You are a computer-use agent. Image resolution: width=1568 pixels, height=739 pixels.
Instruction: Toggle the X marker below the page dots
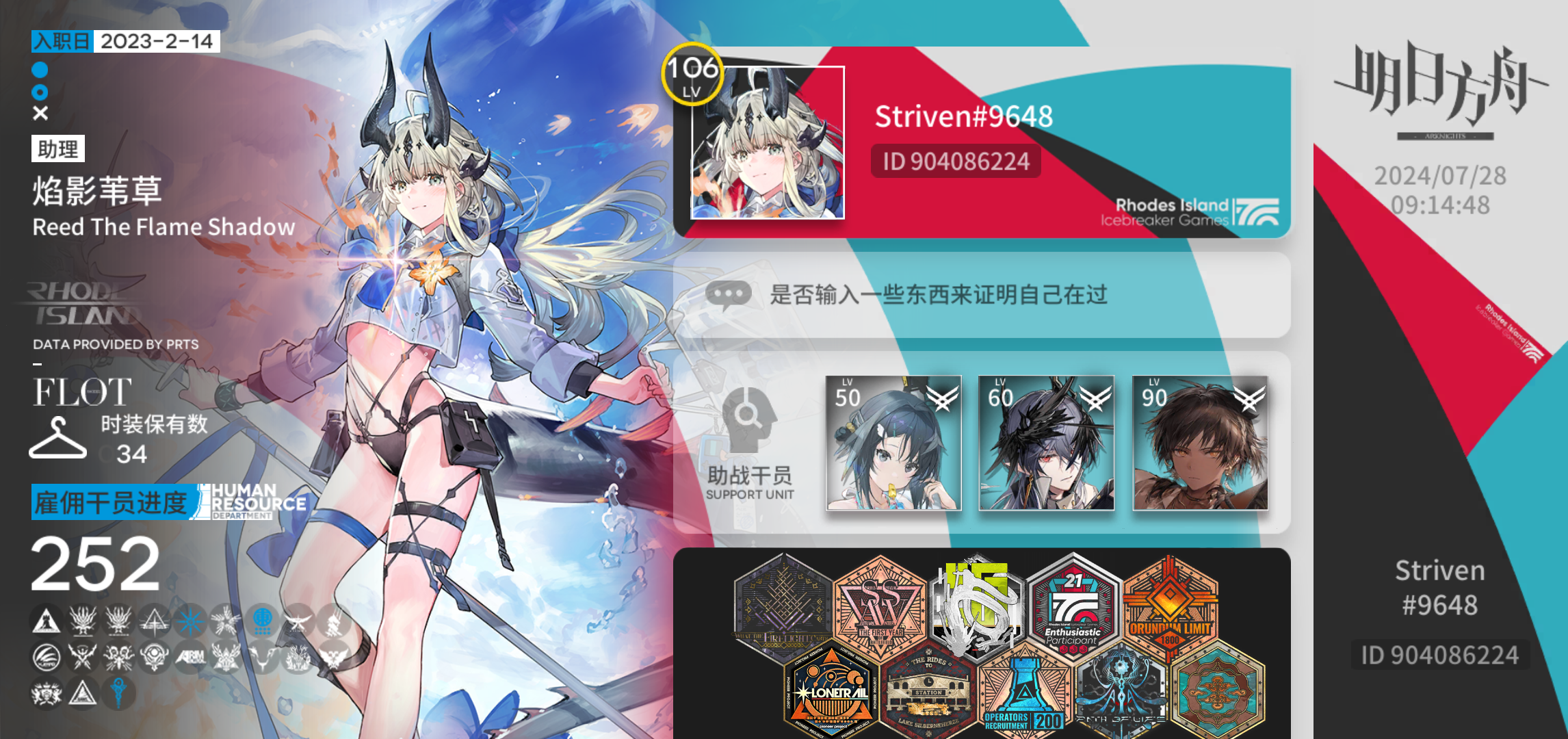click(x=39, y=112)
